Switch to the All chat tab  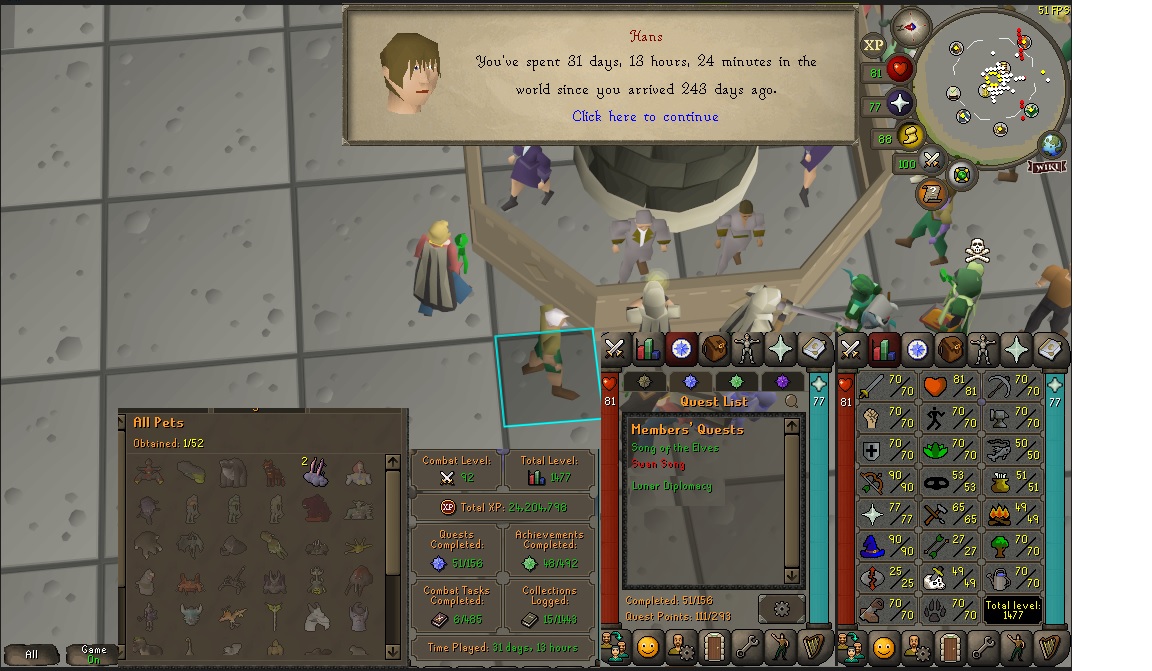pyautogui.click(x=32, y=655)
